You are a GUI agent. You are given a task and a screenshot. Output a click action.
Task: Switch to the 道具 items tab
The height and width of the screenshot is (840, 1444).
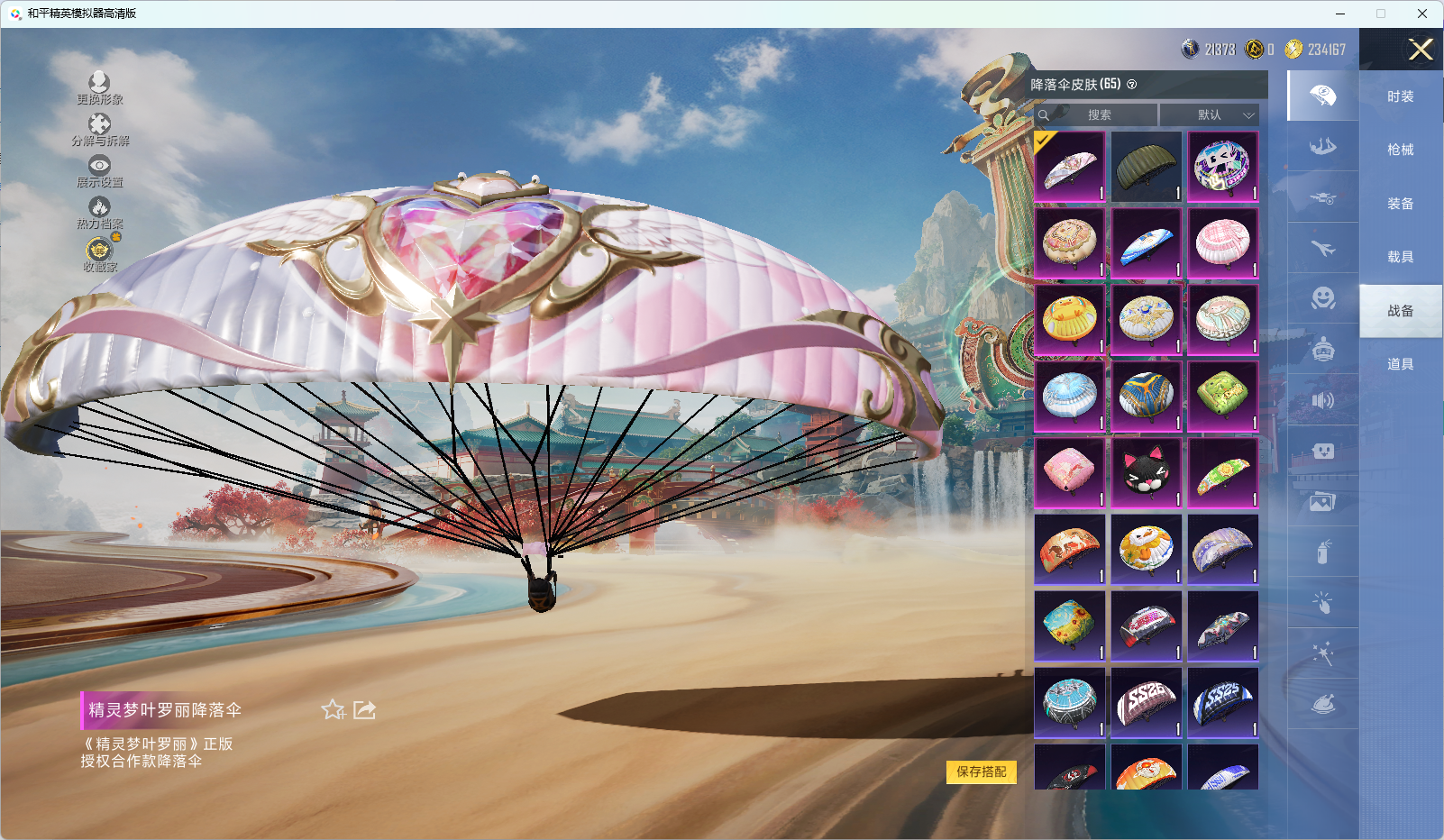(x=1400, y=364)
